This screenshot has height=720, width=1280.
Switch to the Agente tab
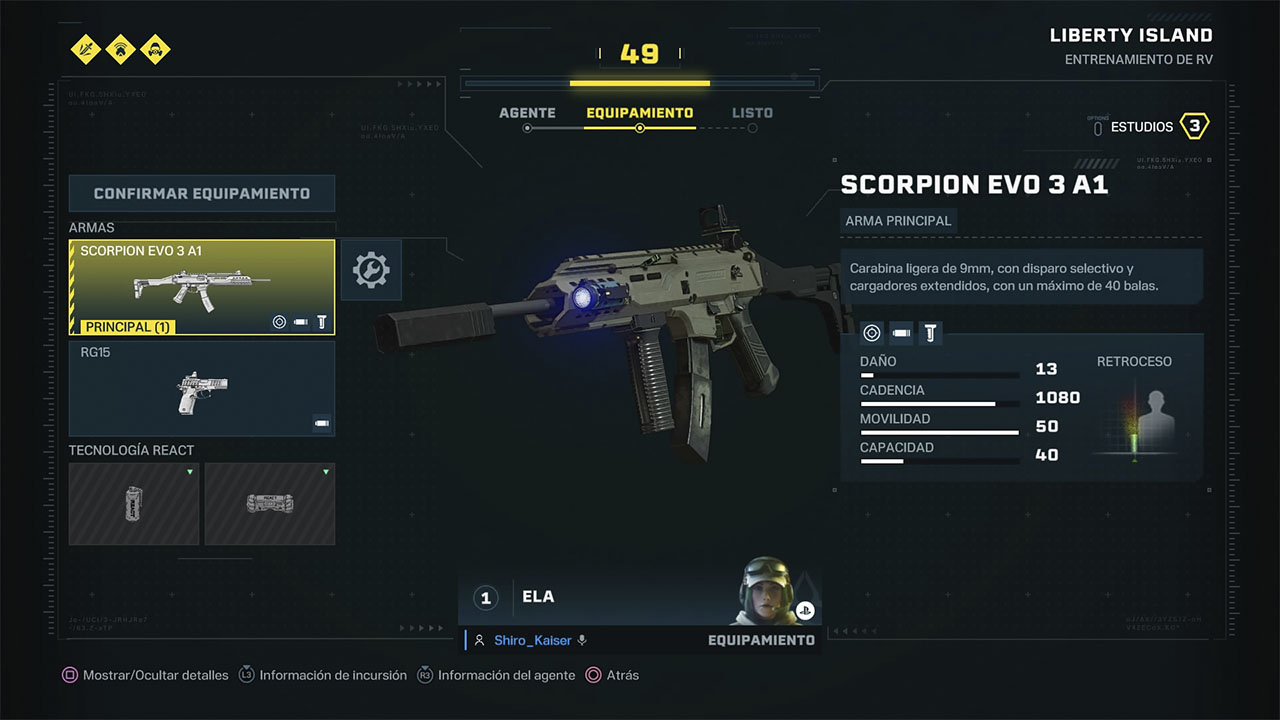pos(527,113)
